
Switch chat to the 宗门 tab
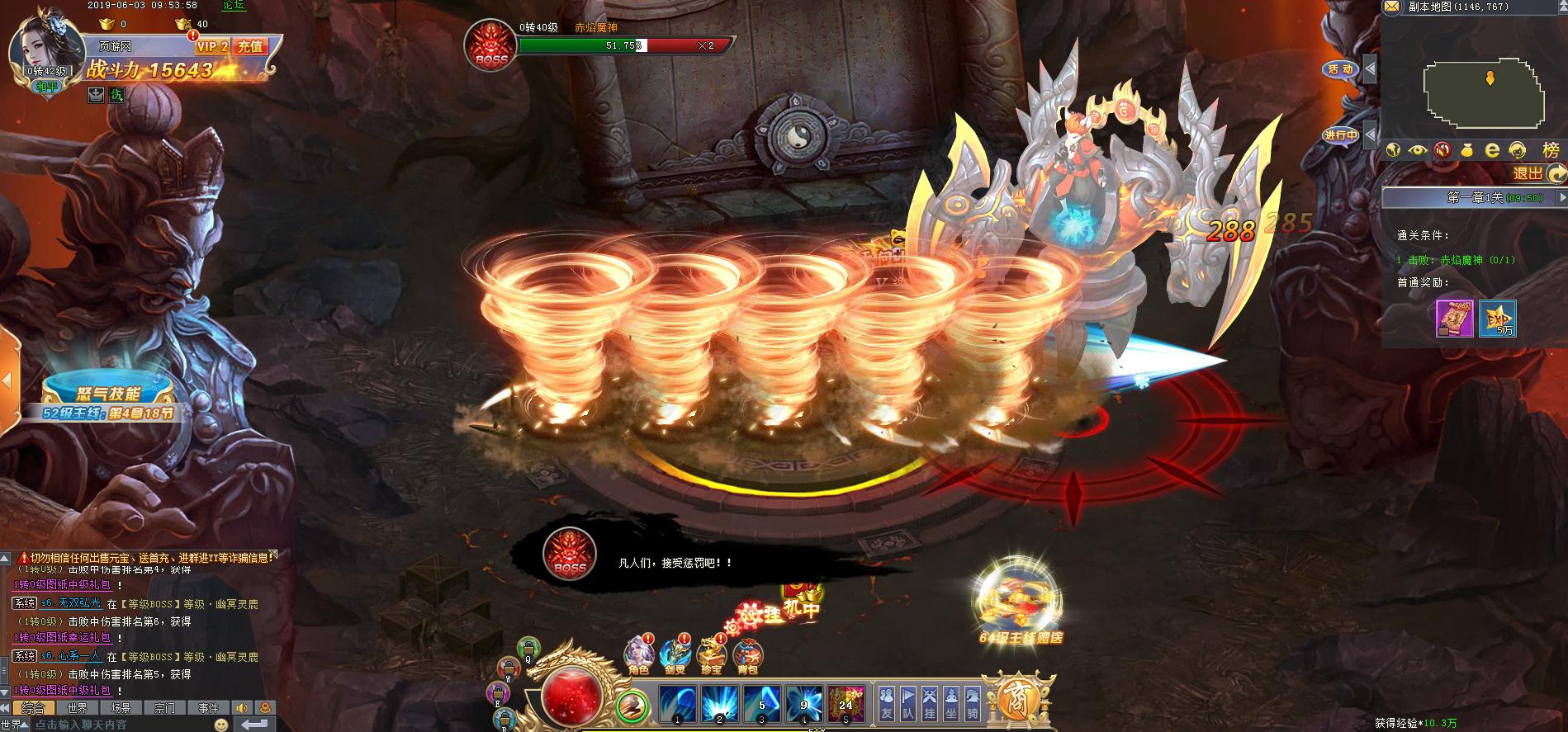pyautogui.click(x=164, y=708)
